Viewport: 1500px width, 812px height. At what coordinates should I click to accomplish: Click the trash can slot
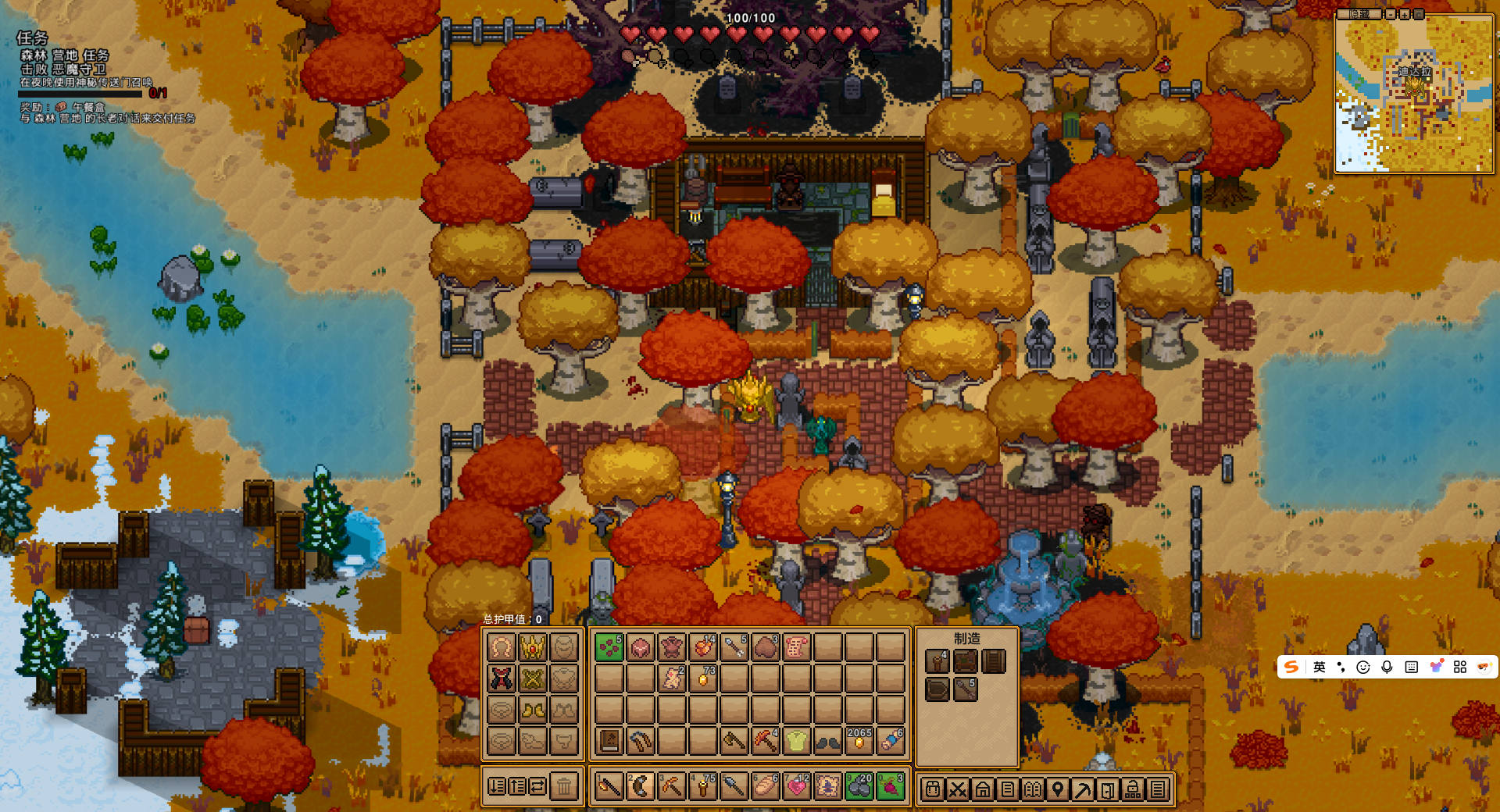pos(564,787)
